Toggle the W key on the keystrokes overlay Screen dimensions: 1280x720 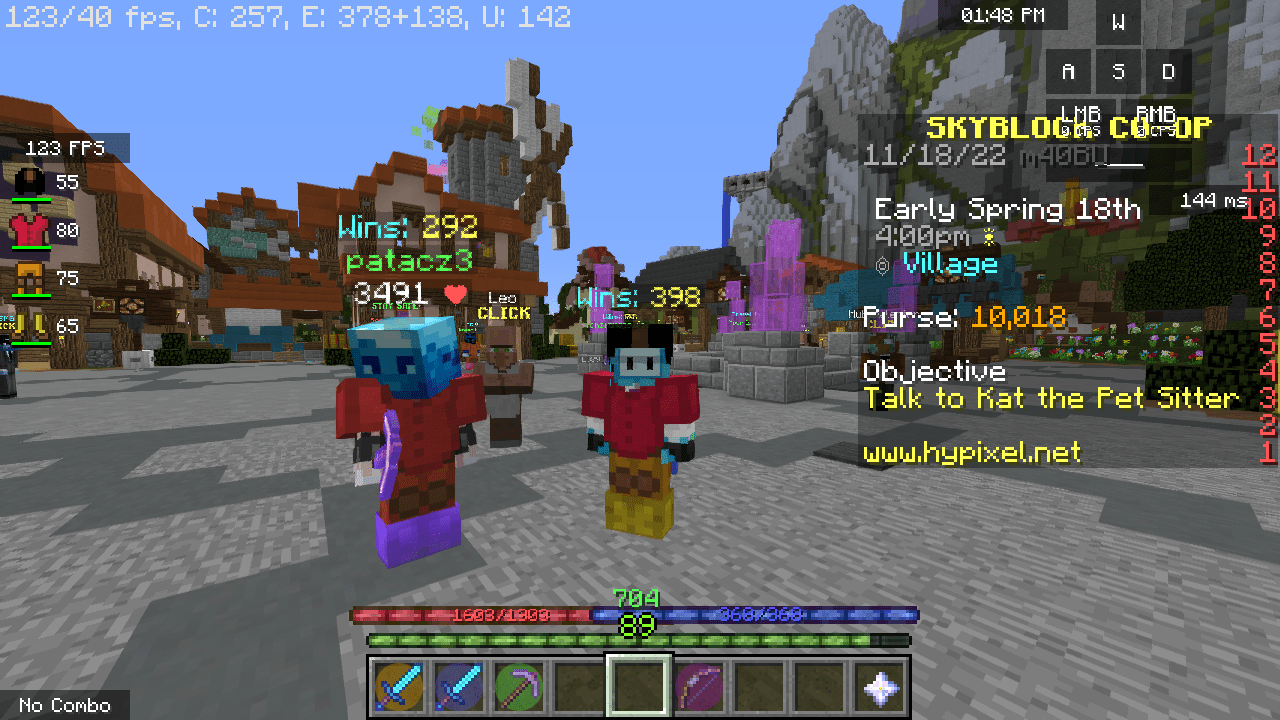[x=1117, y=23]
